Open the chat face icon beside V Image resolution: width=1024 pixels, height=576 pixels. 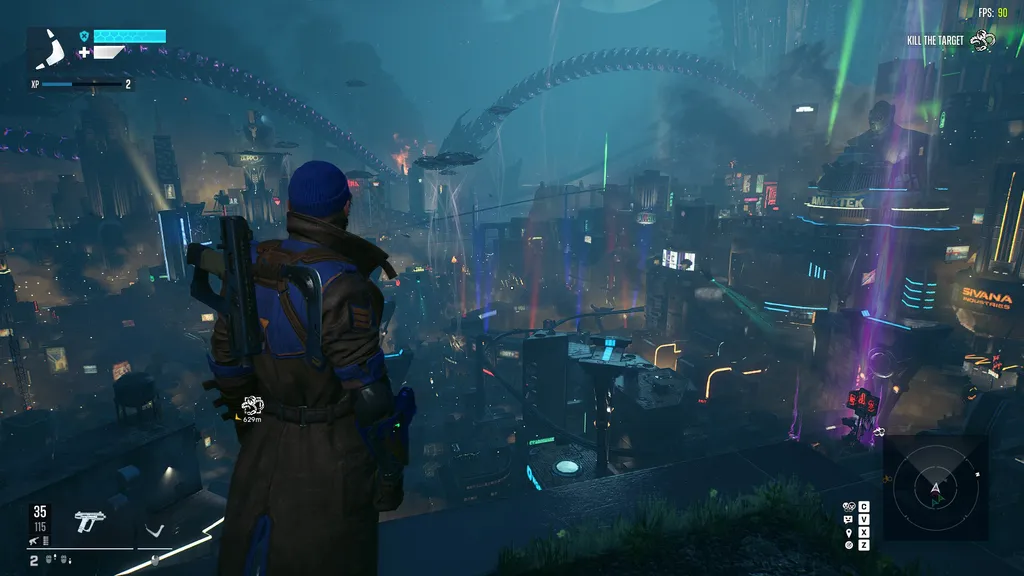849,519
